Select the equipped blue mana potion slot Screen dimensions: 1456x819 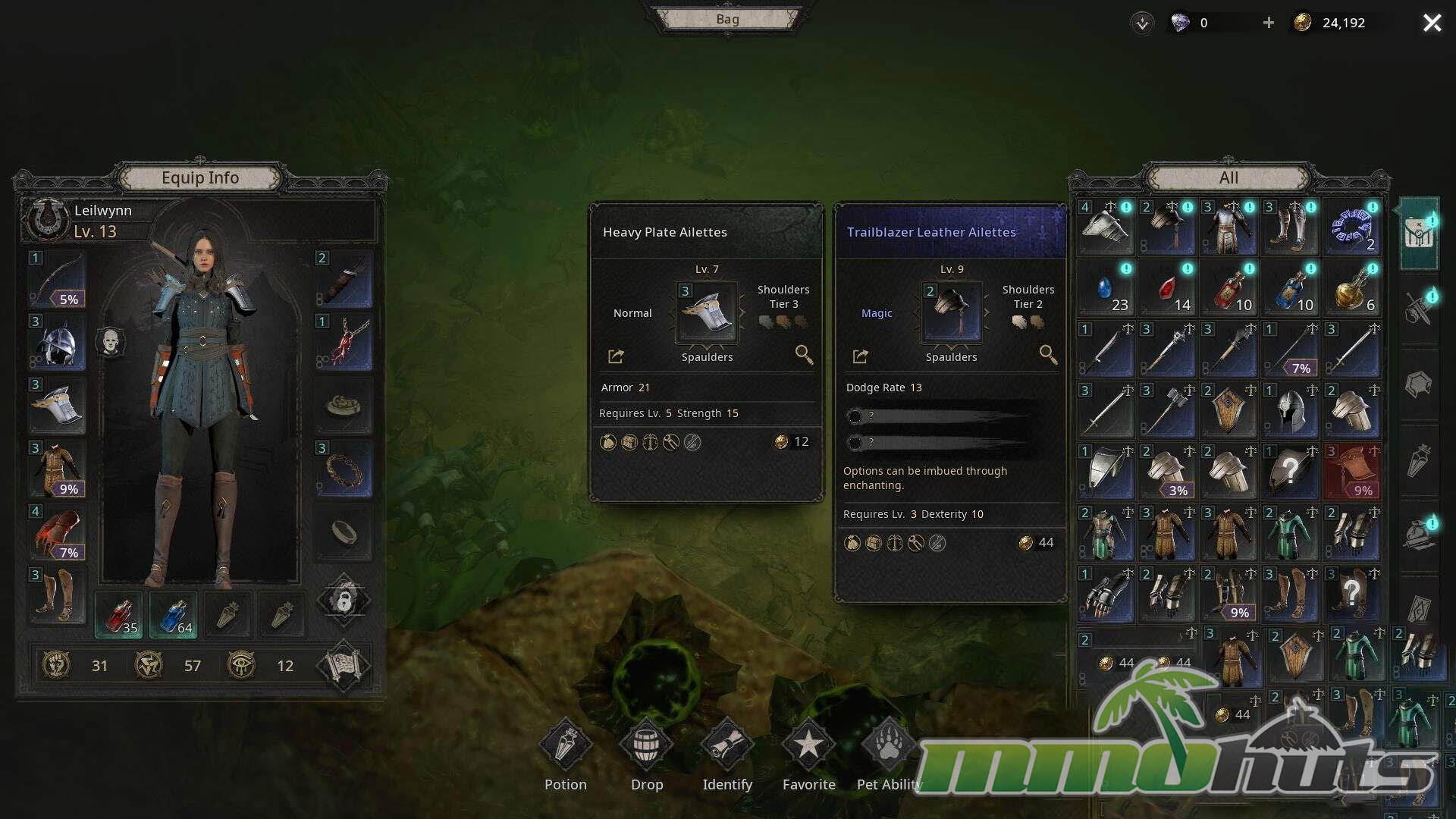click(x=174, y=614)
